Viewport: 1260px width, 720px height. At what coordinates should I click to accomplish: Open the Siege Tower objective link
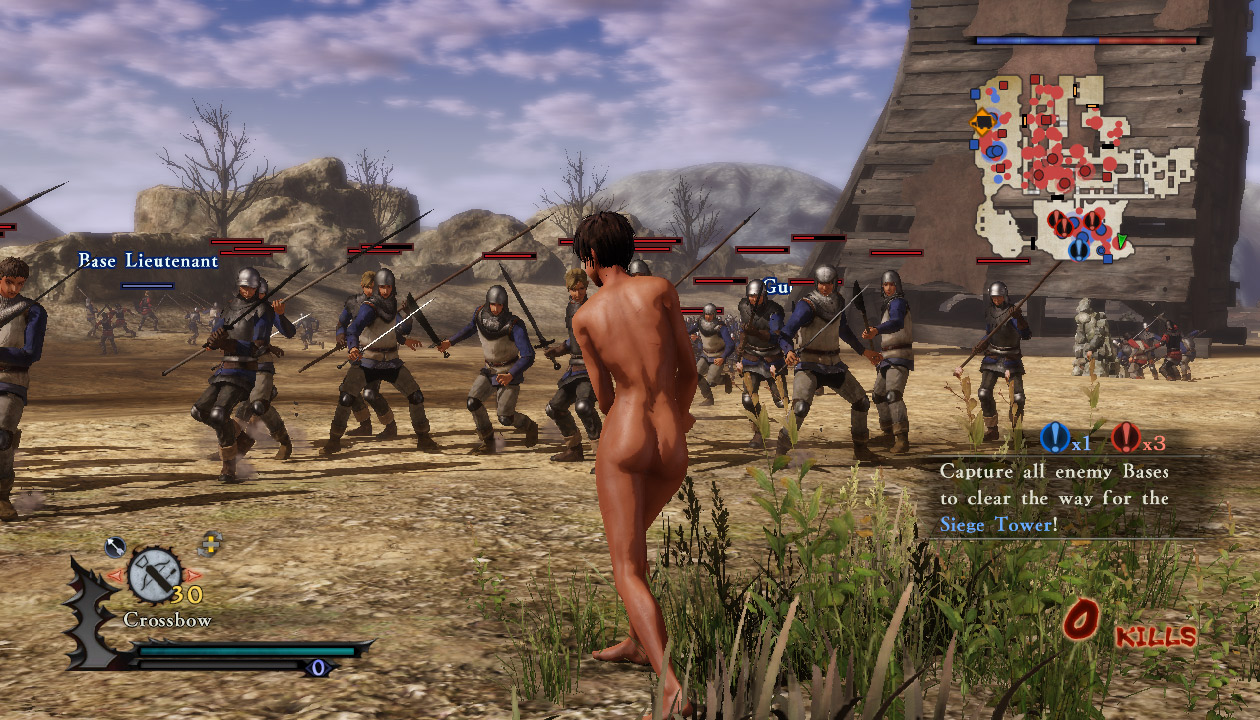[x=995, y=524]
